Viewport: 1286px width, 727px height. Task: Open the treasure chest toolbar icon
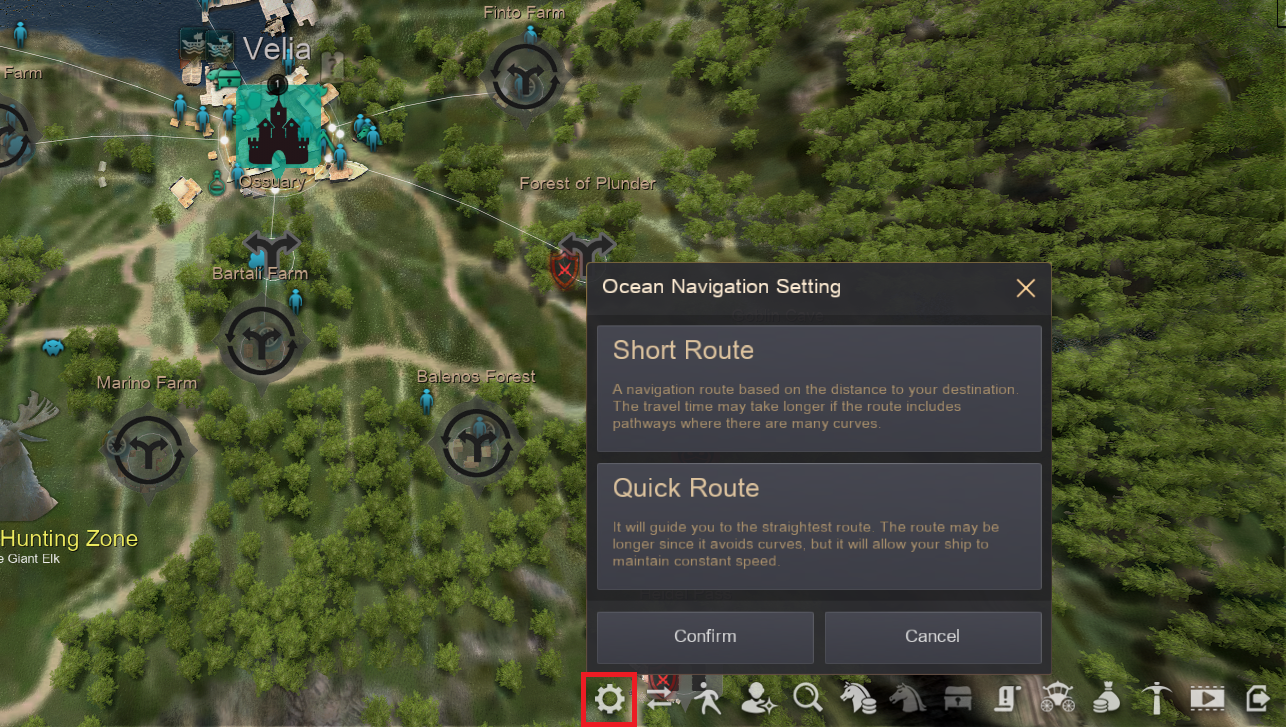point(957,698)
